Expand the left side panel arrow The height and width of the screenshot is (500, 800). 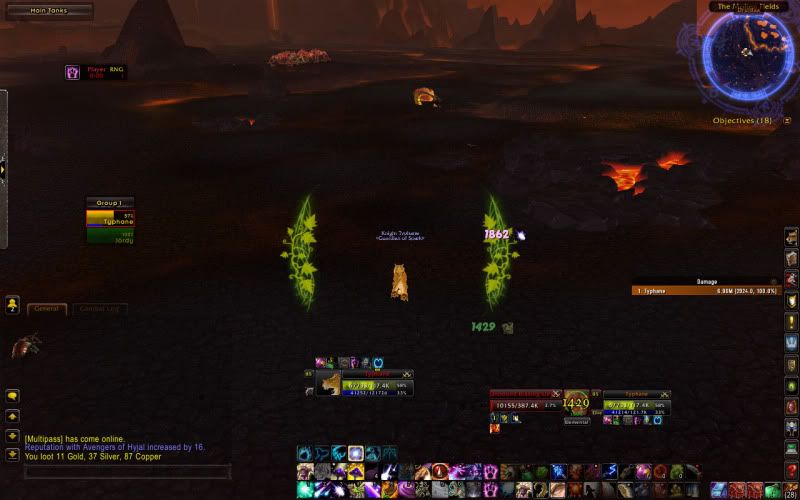(3, 169)
